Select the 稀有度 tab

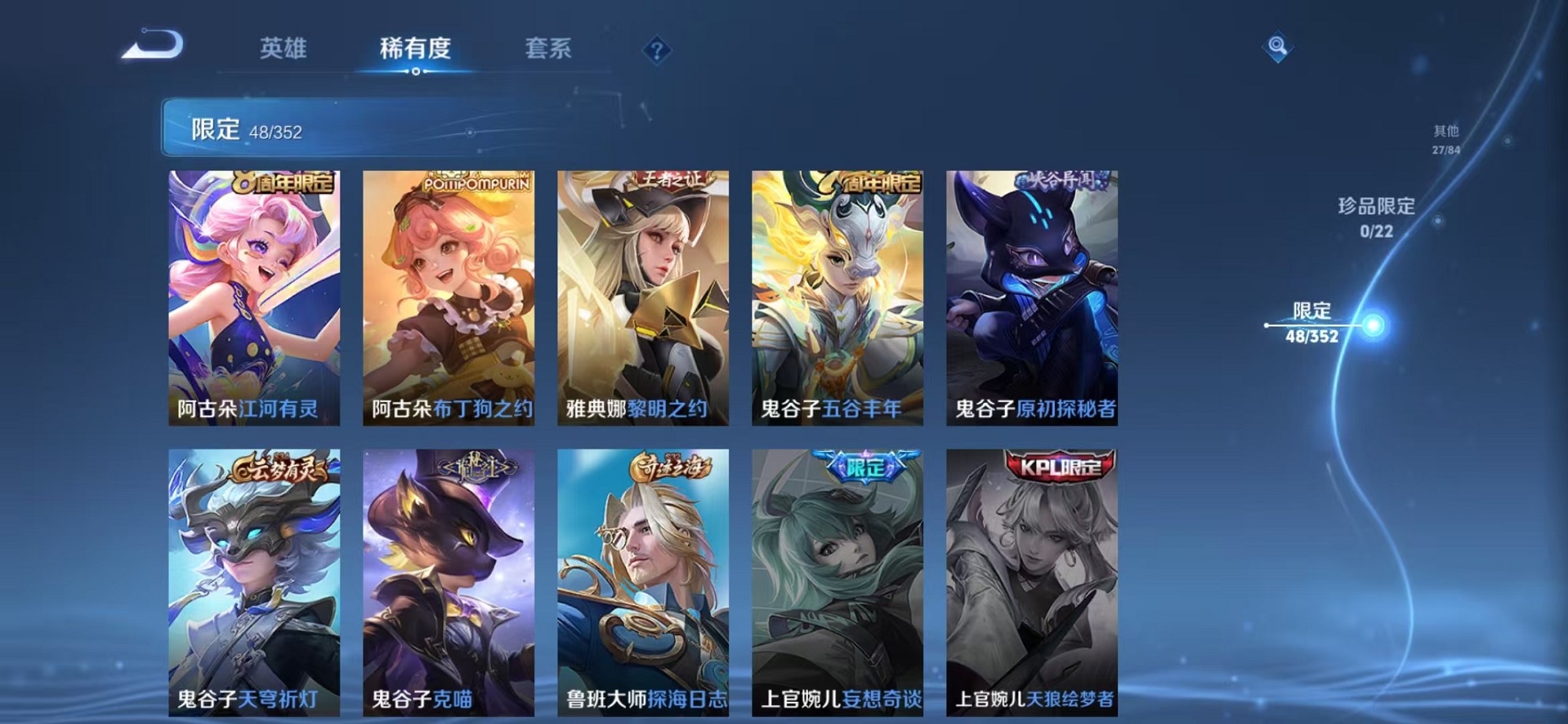[415, 49]
